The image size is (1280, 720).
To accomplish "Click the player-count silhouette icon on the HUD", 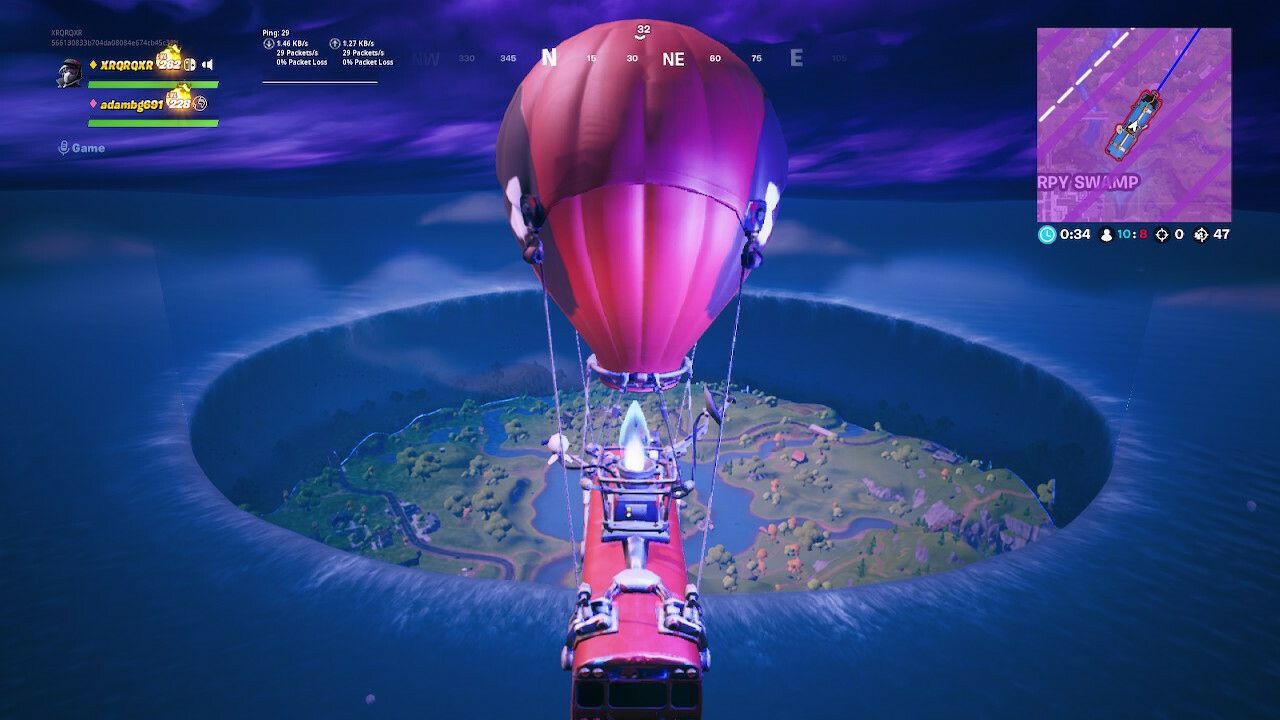I will [x=1107, y=234].
